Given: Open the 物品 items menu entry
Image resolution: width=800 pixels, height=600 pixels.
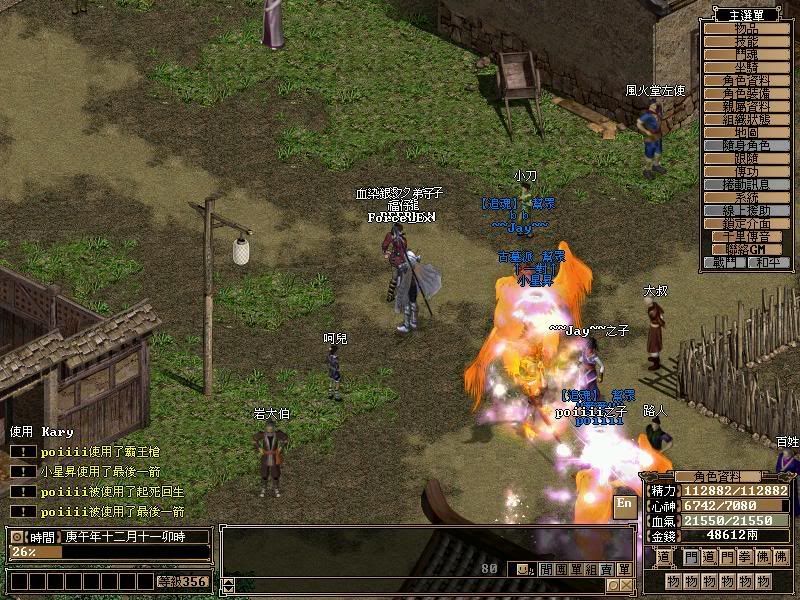Looking at the screenshot, I should pos(746,28).
